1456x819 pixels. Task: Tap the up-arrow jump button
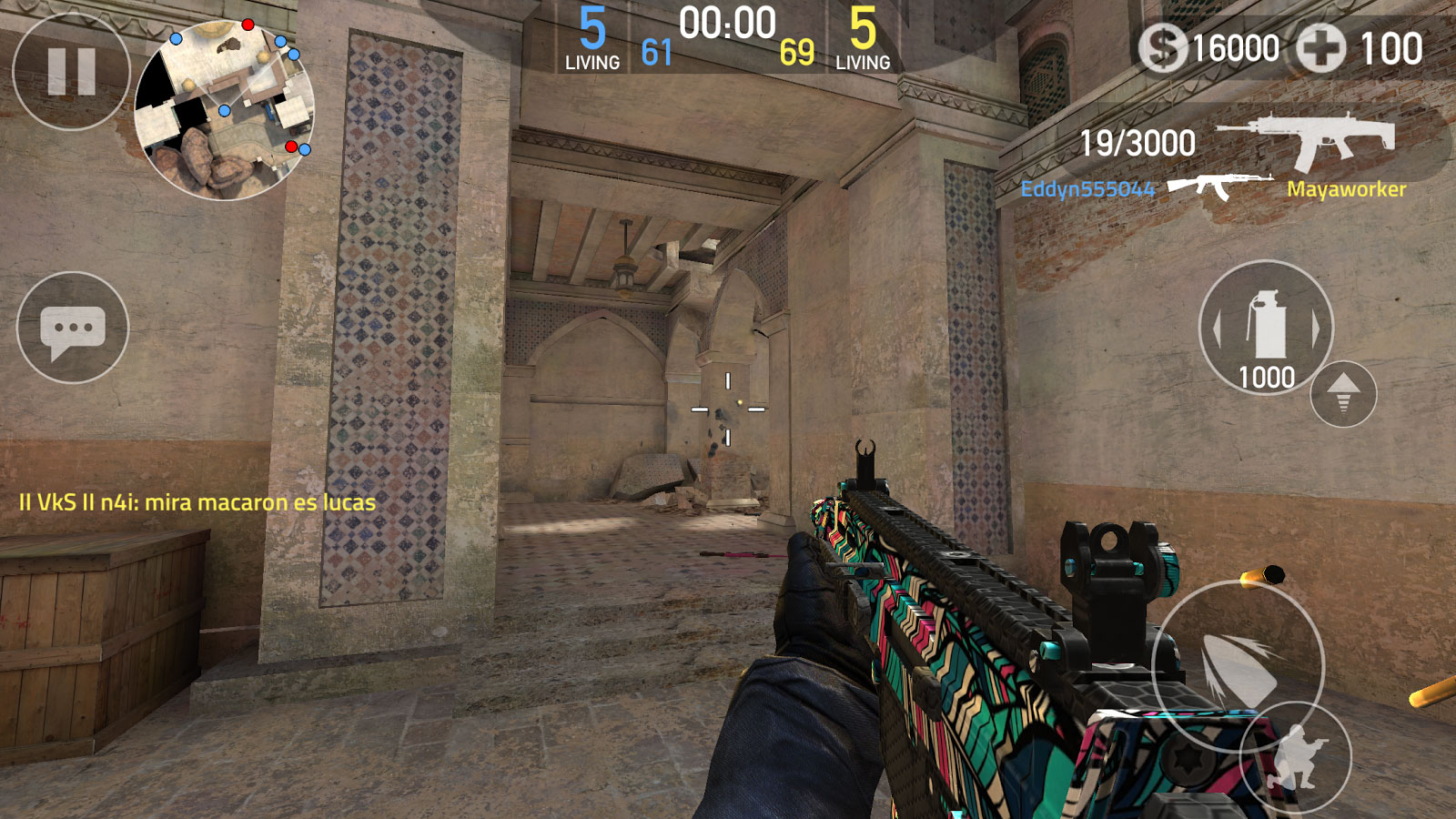1343,394
